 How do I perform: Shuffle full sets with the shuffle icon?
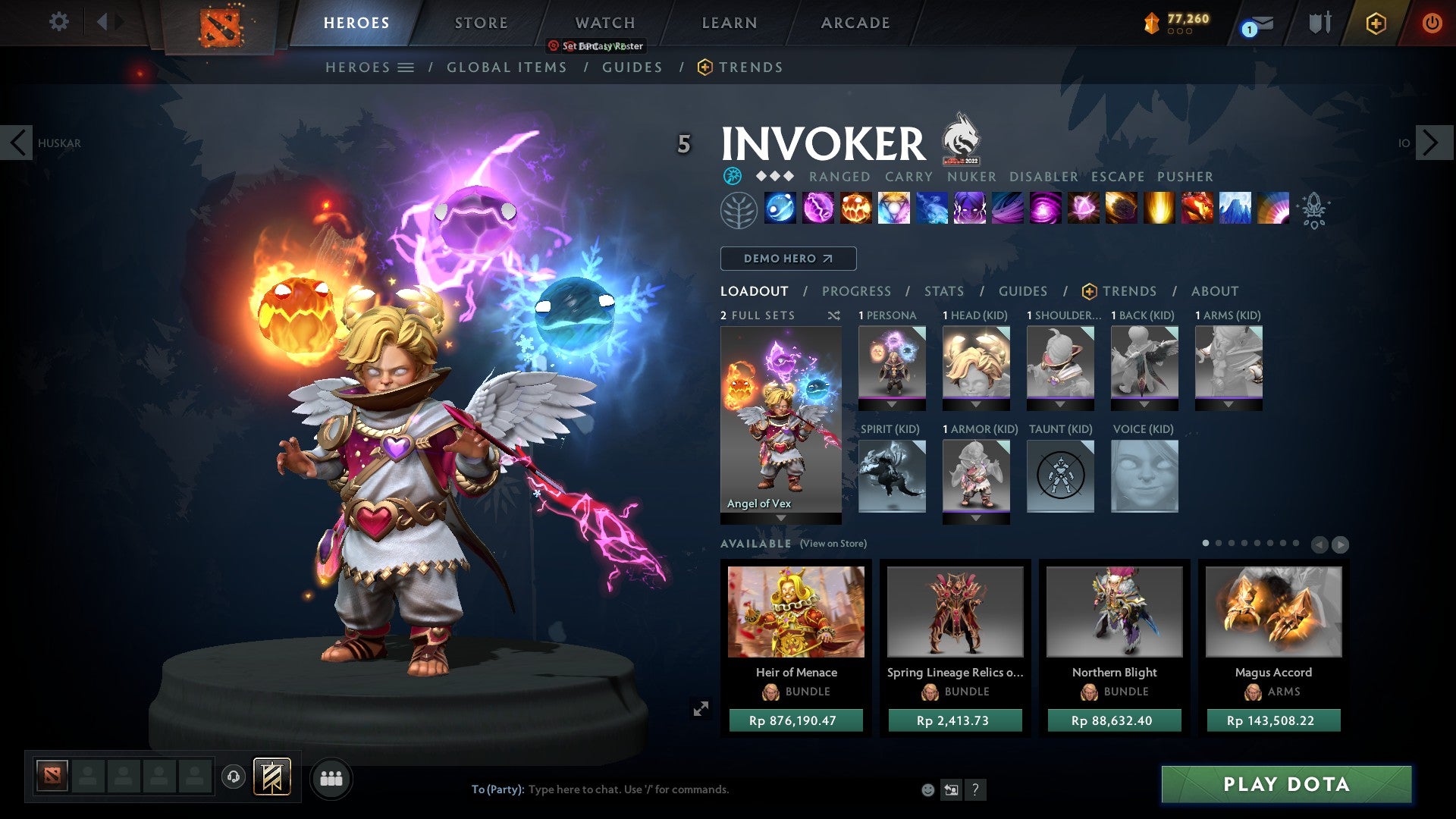coord(833,315)
